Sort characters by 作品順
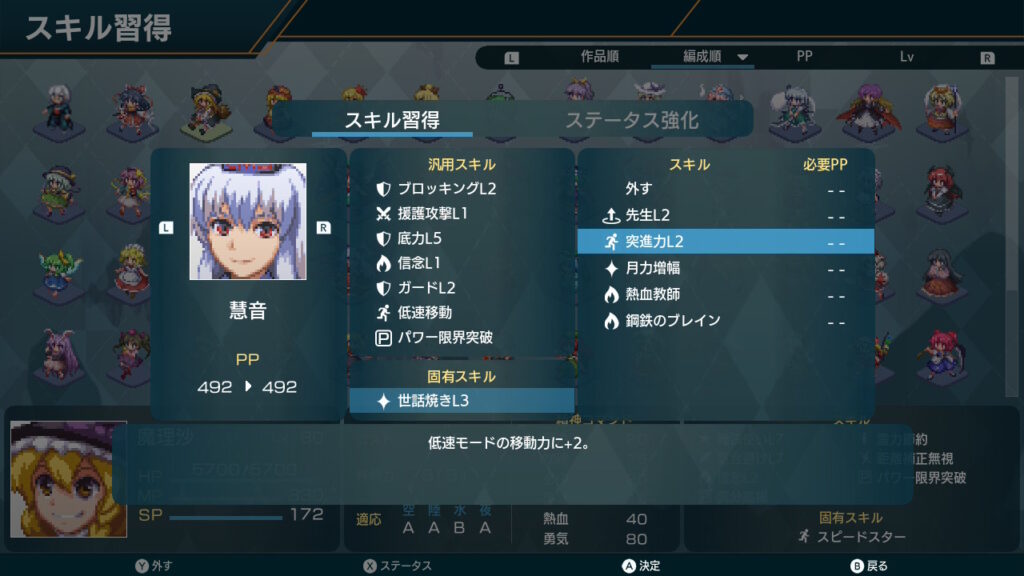Viewport: 1024px width, 576px height. (601, 57)
